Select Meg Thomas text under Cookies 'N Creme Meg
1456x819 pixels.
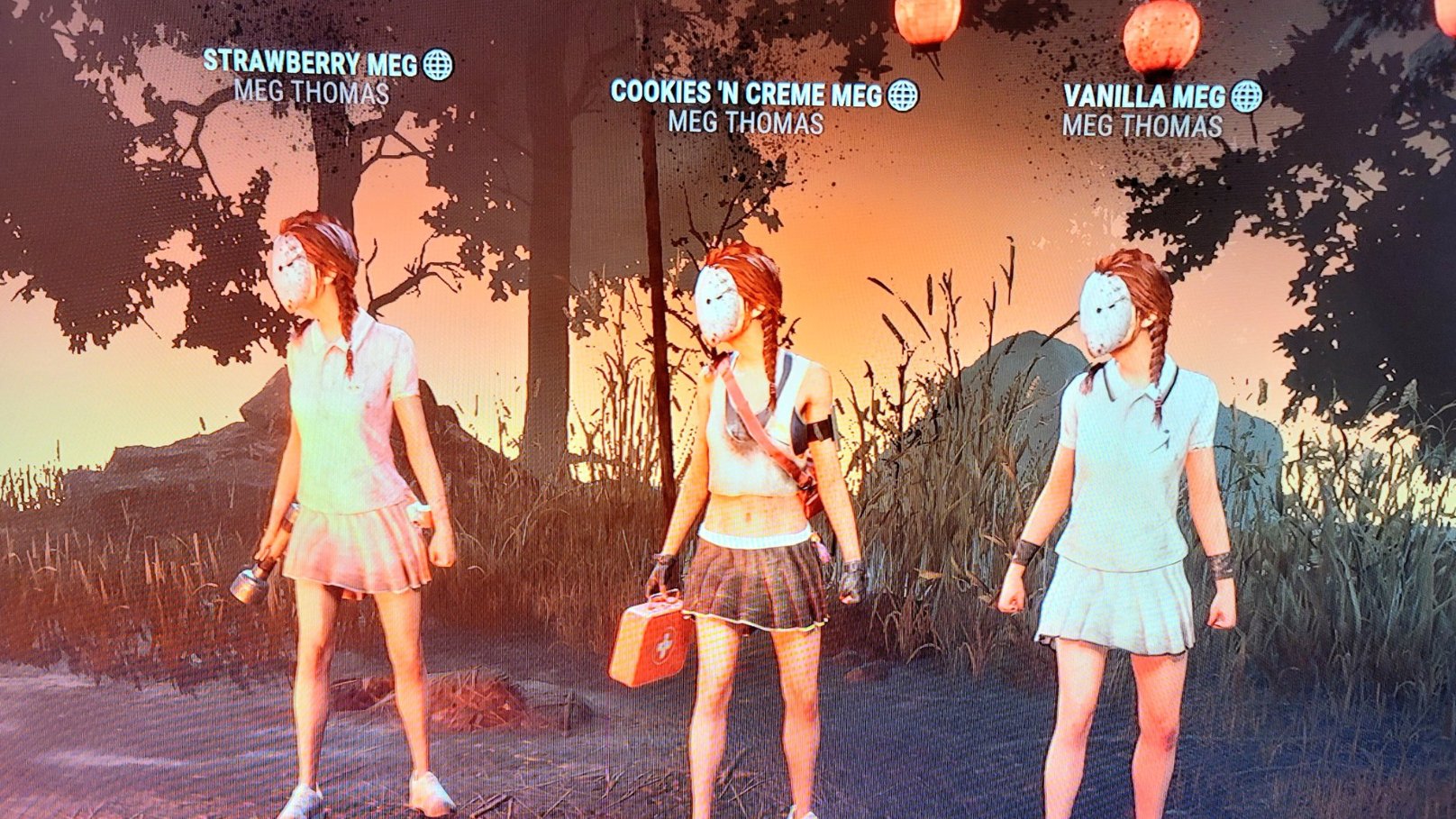click(746, 119)
